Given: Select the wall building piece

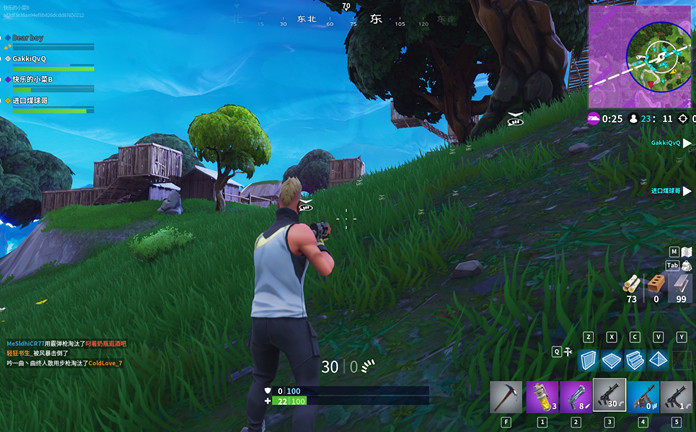Looking at the screenshot, I should (589, 359).
